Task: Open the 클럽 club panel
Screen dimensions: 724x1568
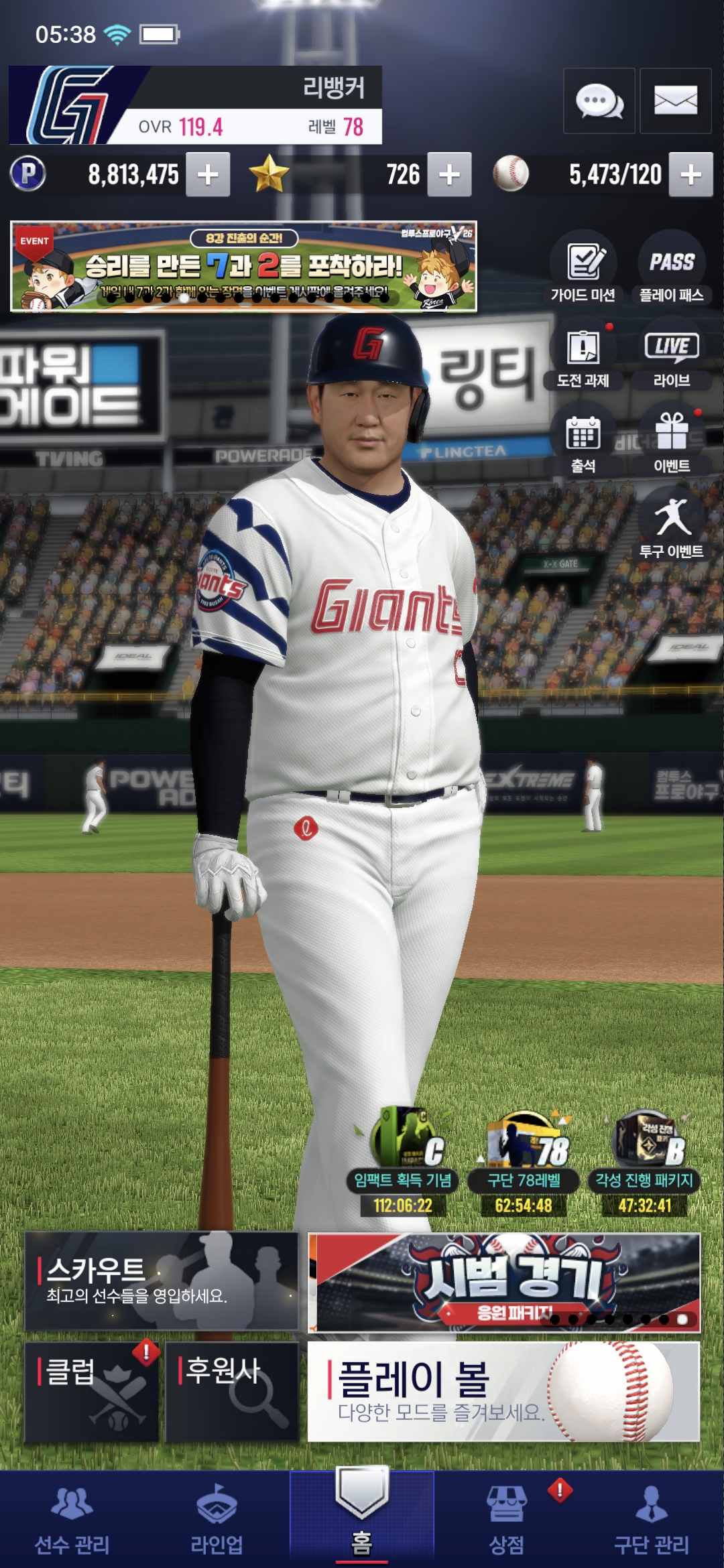Action: tap(92, 1392)
